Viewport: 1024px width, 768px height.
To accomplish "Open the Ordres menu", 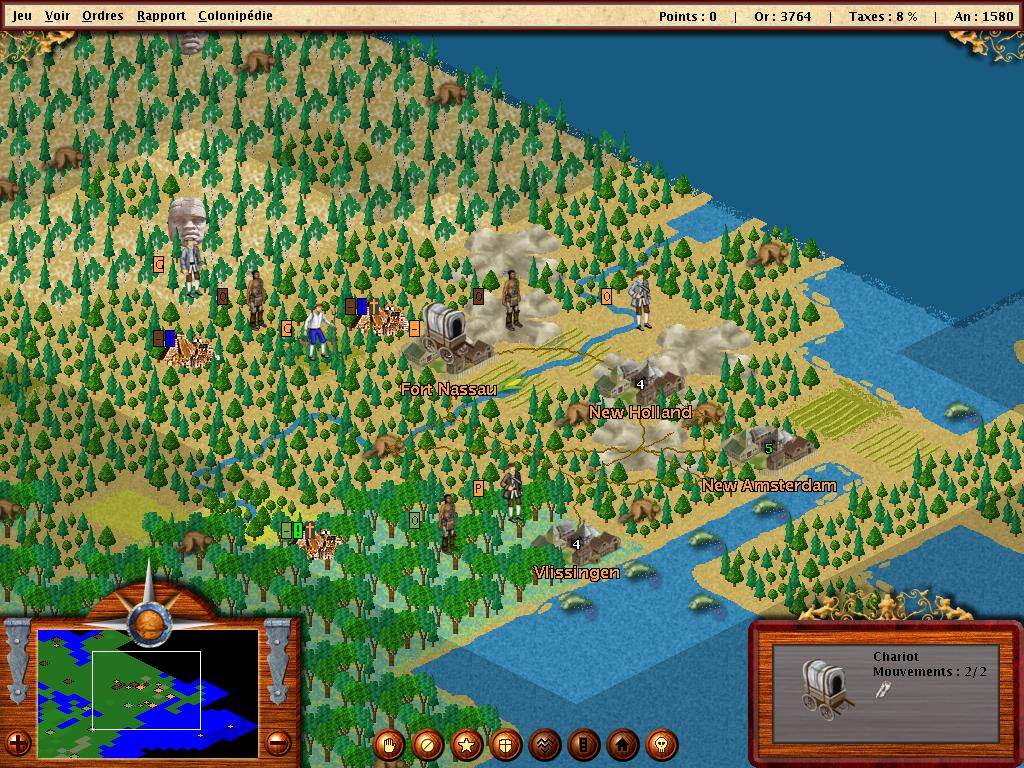I will point(103,16).
